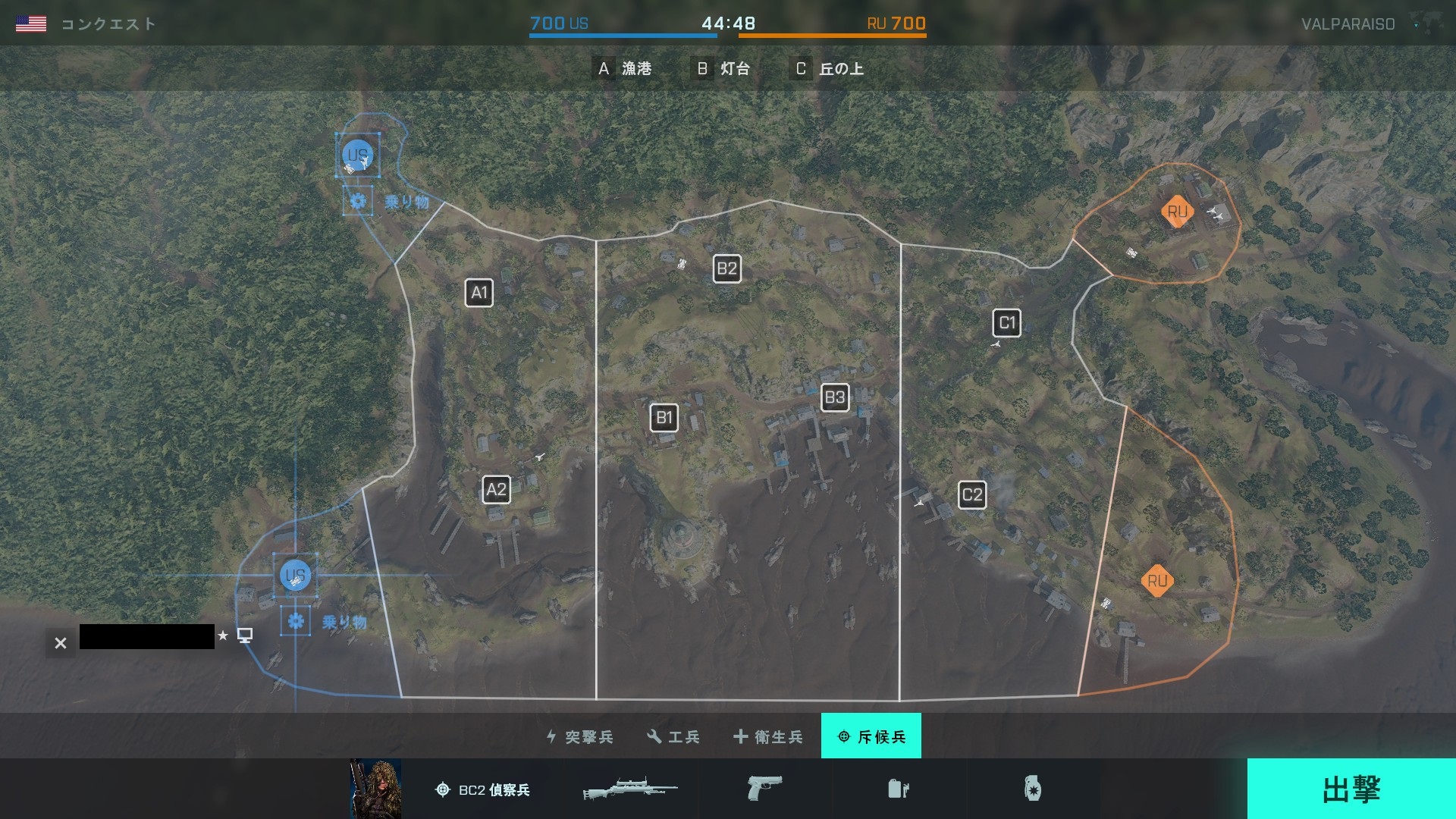
Task: Select sector C2 on the map
Action: pos(971,496)
